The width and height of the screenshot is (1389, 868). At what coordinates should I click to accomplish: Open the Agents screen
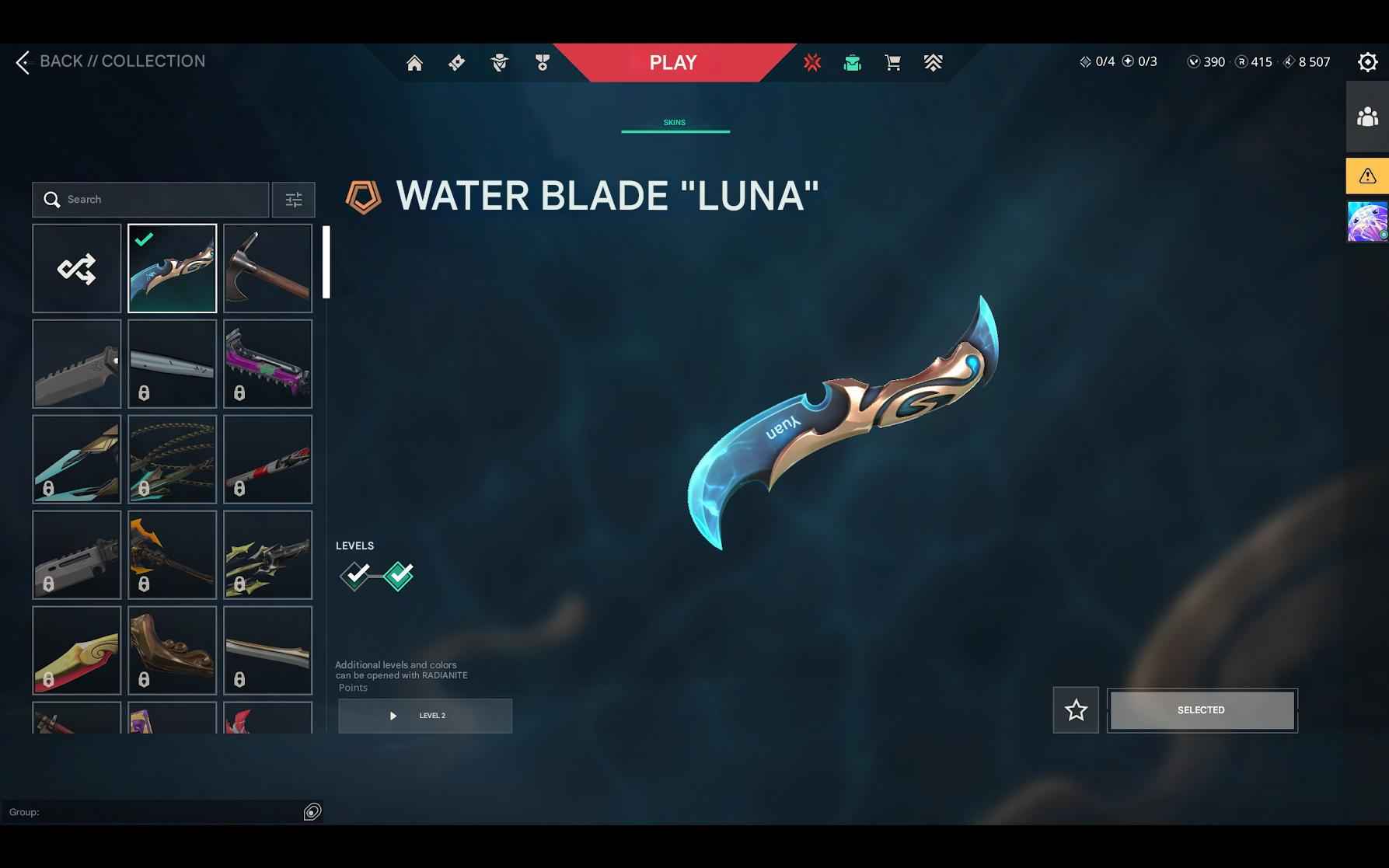tap(499, 62)
